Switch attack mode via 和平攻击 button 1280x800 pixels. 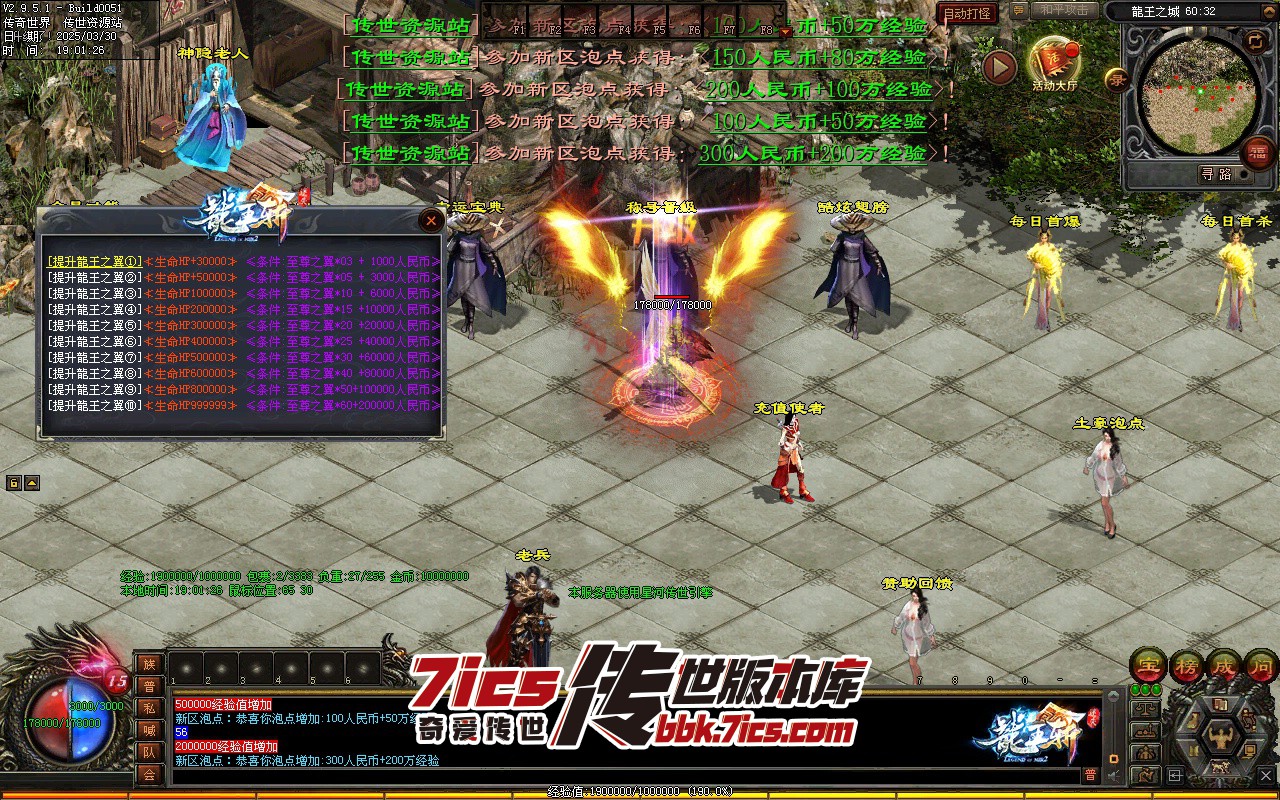tap(1064, 11)
